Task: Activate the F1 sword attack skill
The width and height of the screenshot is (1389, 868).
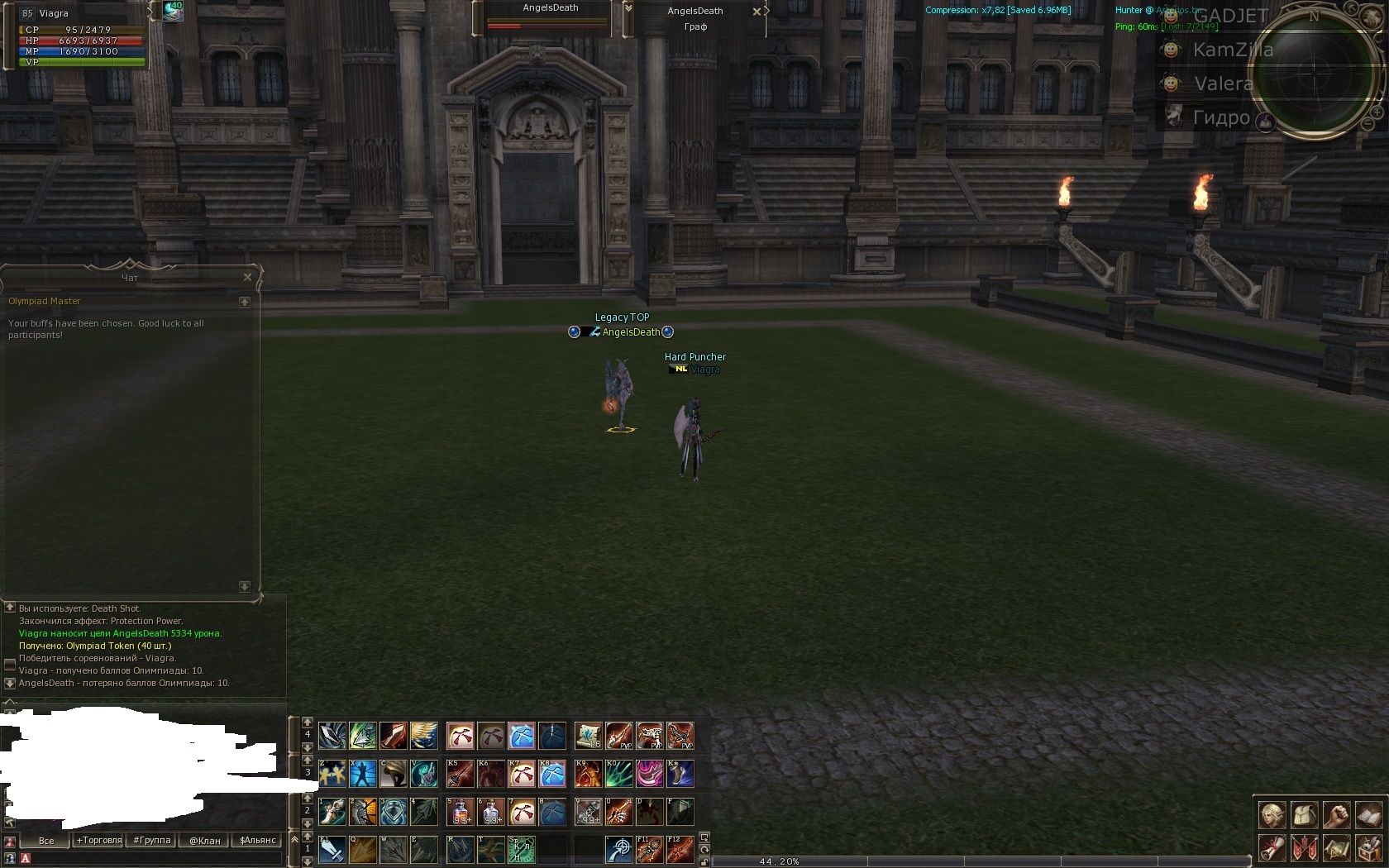Action: pos(332,850)
